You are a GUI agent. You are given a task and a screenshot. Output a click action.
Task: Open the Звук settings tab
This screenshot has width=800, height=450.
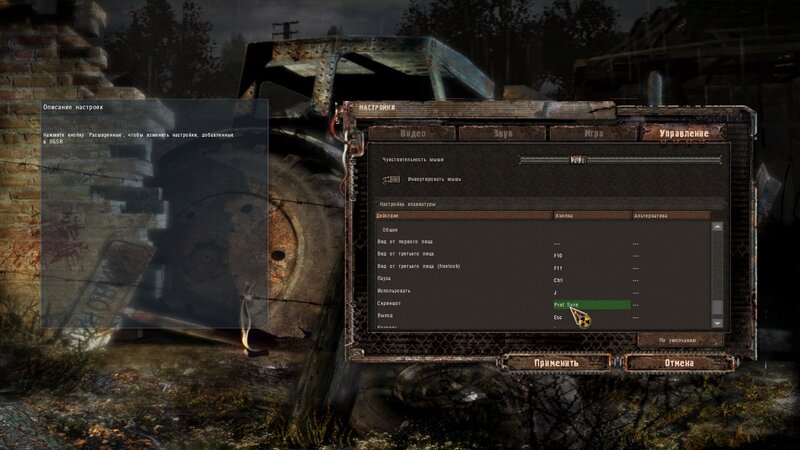[x=502, y=133]
